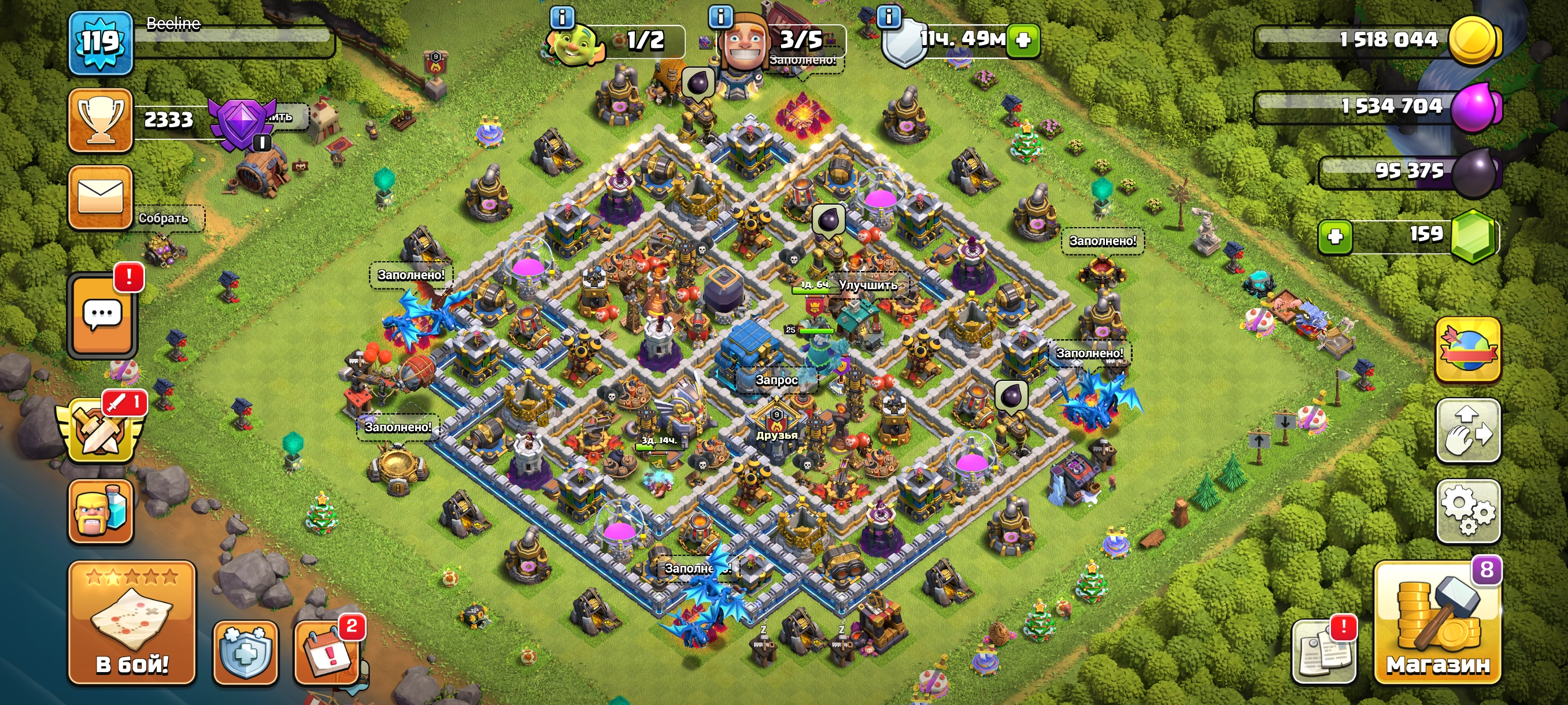
Task: Open the globe with ribbon world menu
Action: click(1468, 350)
